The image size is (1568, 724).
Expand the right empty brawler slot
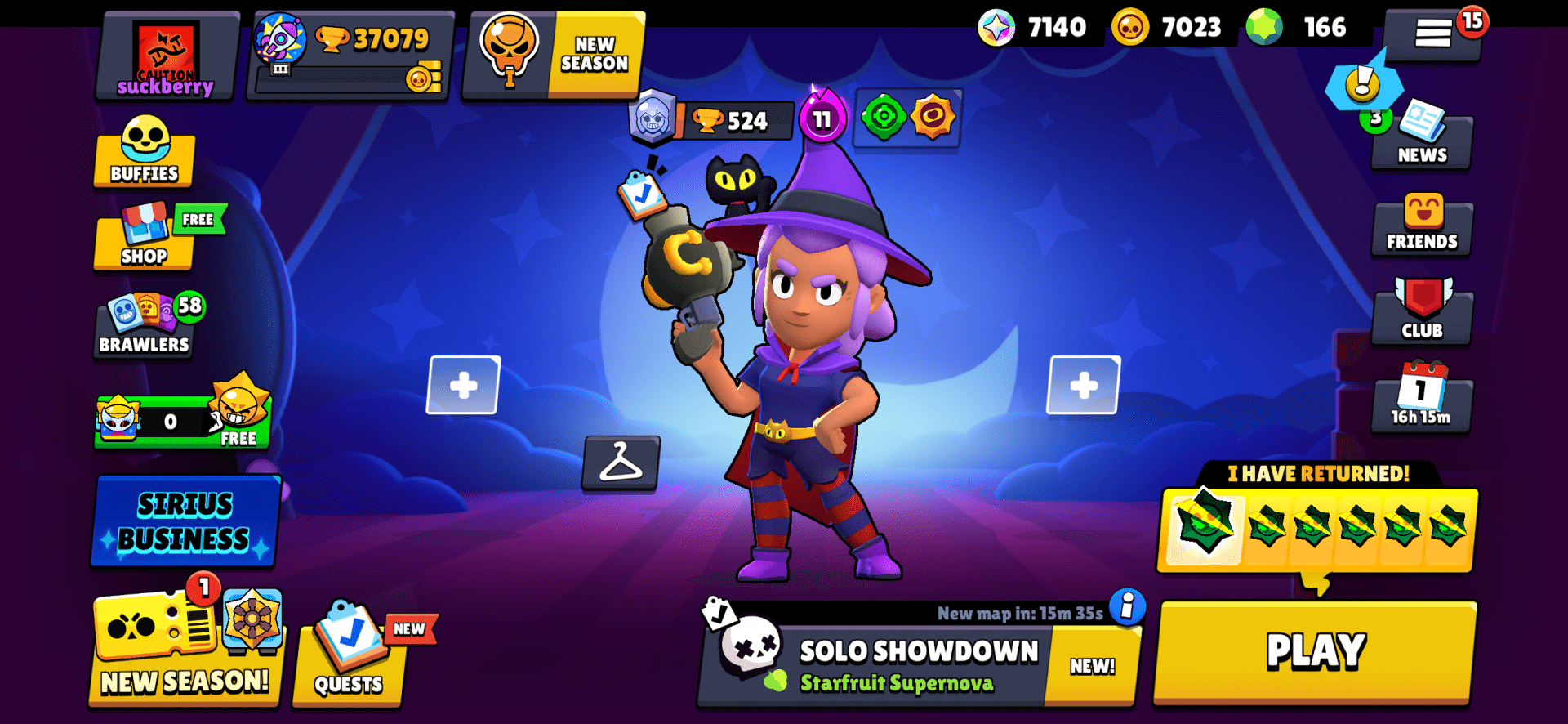click(x=1084, y=382)
